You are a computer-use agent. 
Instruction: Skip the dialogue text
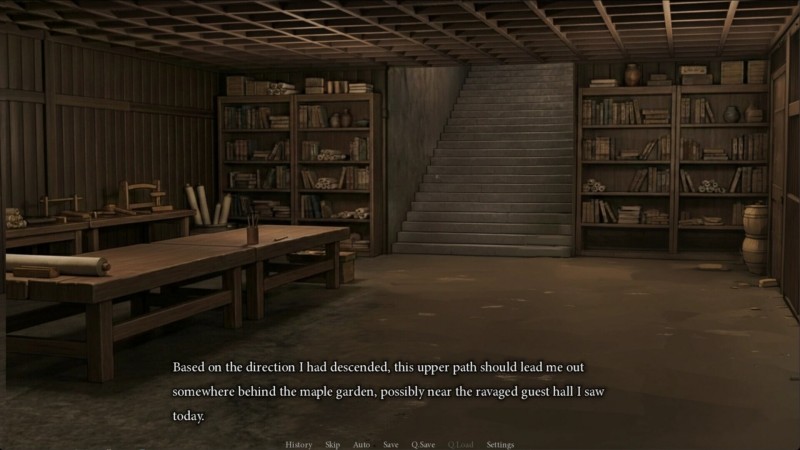(x=332, y=444)
